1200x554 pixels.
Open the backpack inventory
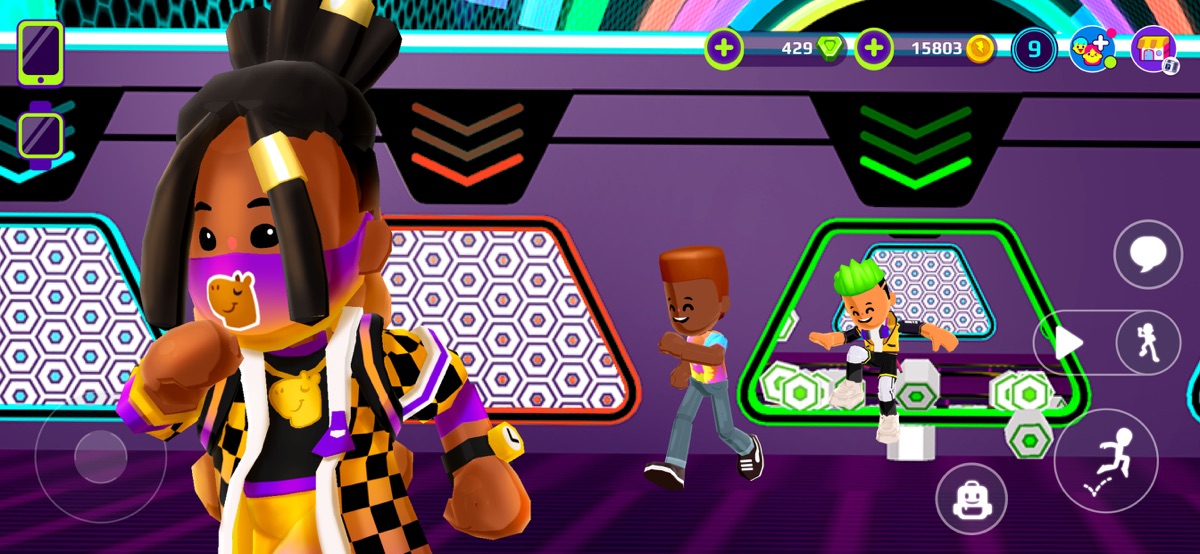coord(970,499)
